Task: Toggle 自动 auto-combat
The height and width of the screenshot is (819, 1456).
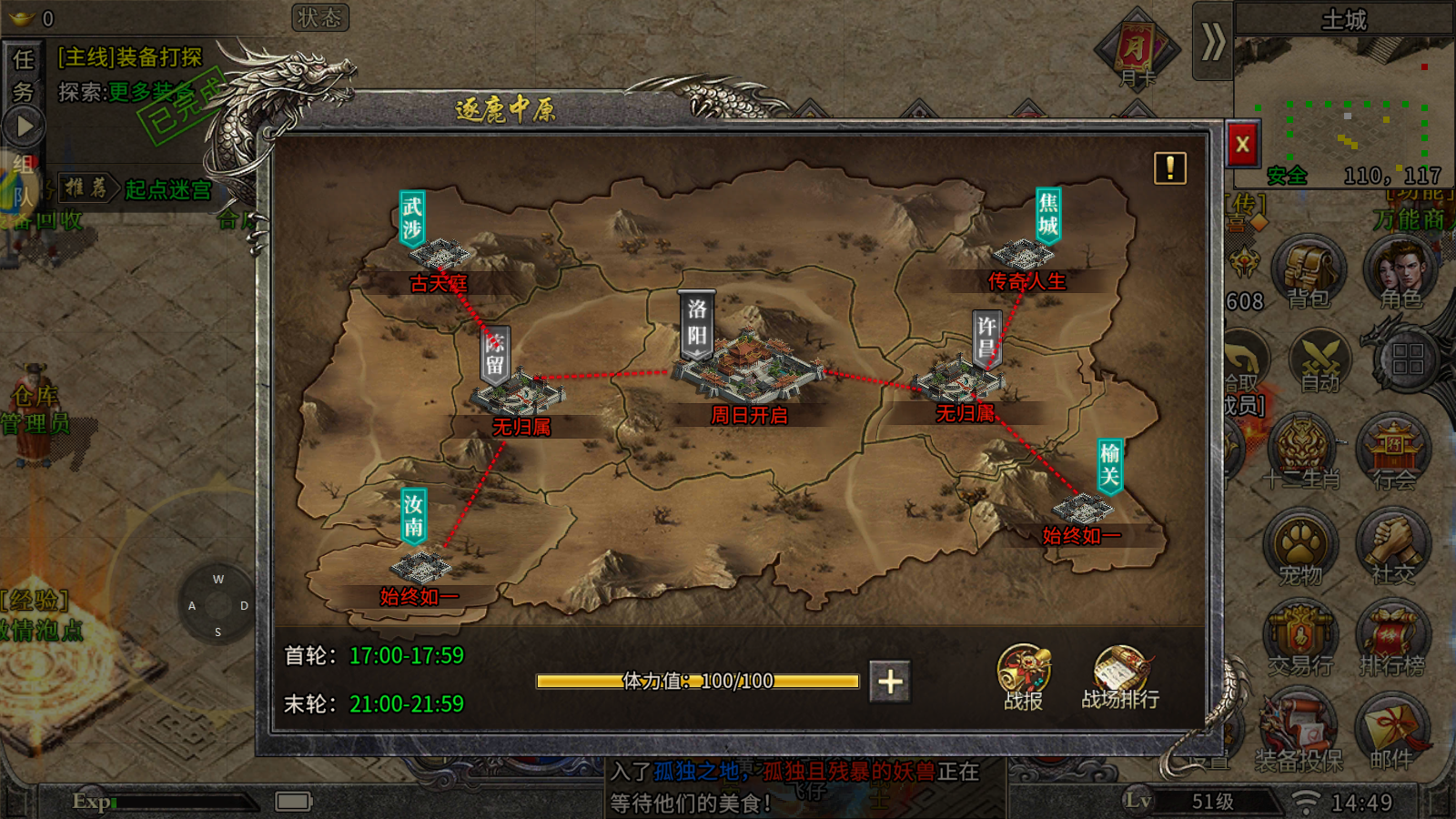Action: (1319, 362)
